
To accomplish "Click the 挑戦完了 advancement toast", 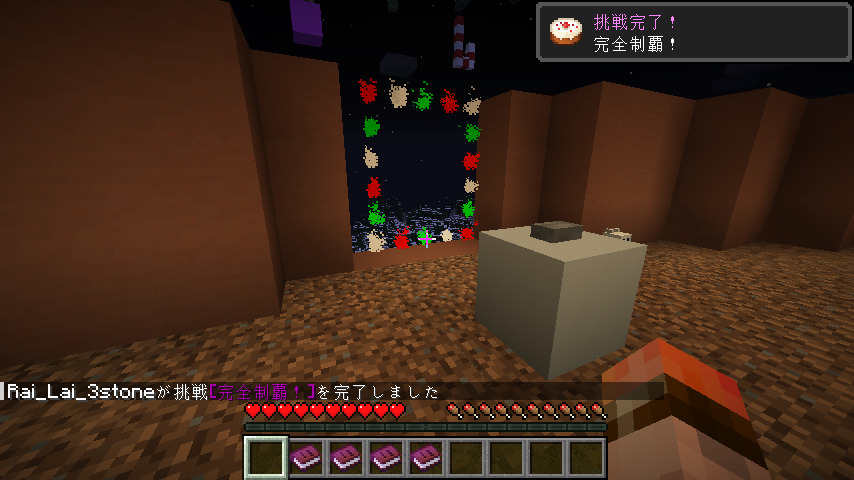I will [694, 32].
